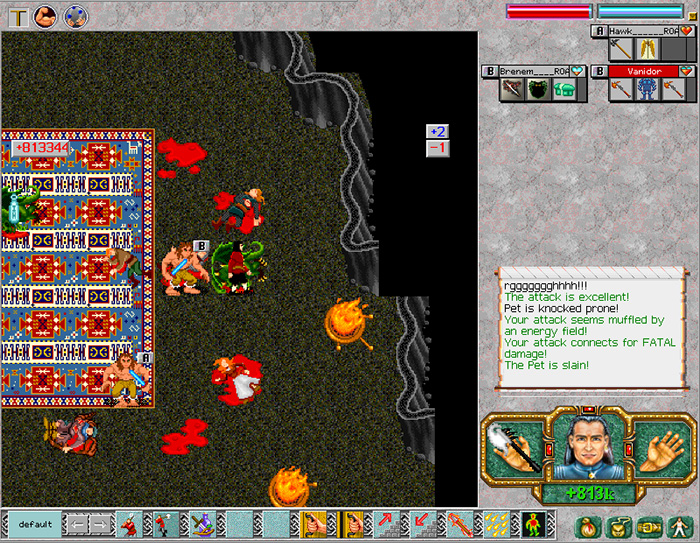Select the "default" macro set button
Viewport: 700px width, 543px height.
(x=35, y=523)
